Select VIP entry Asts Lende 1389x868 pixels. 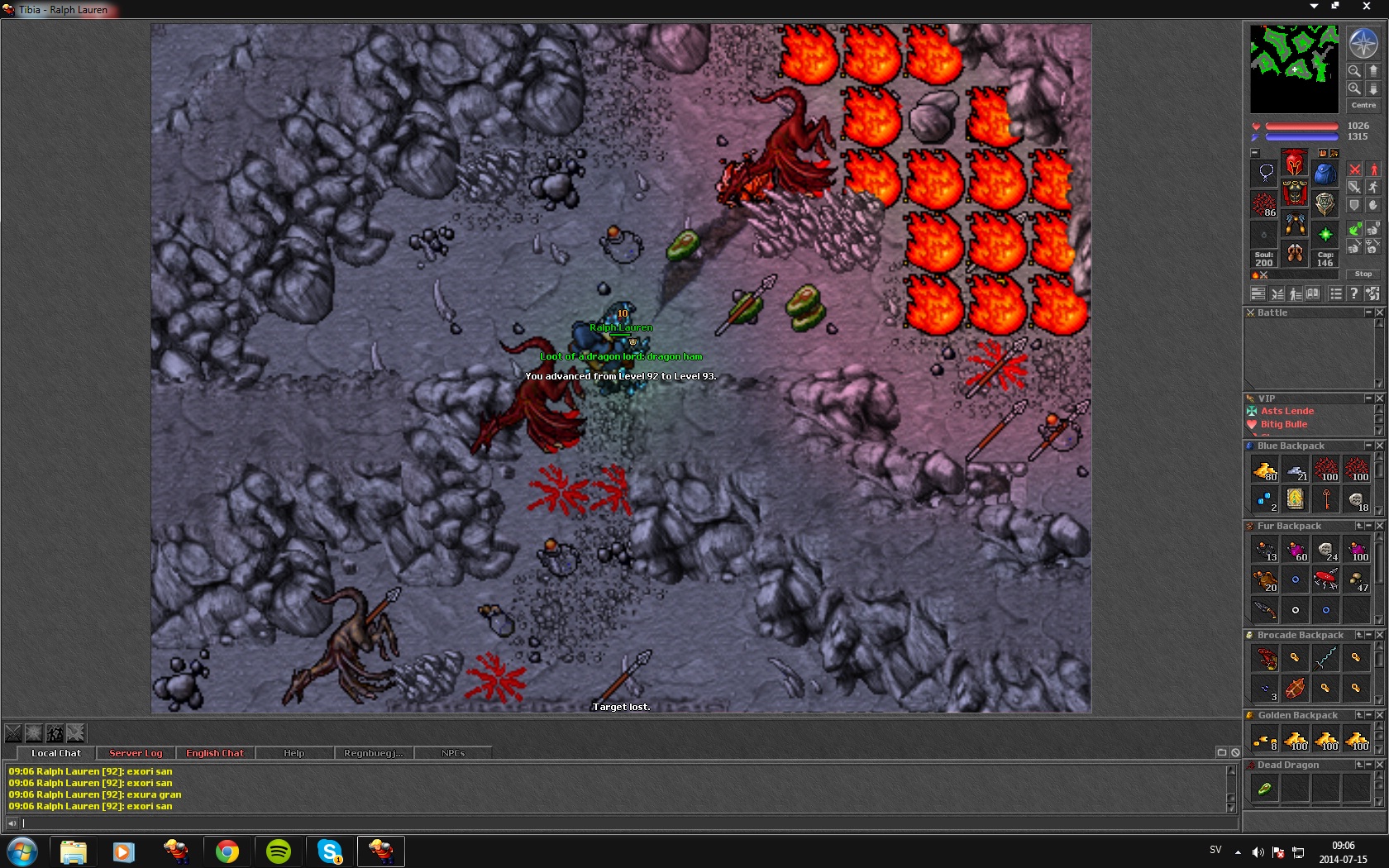click(1286, 411)
